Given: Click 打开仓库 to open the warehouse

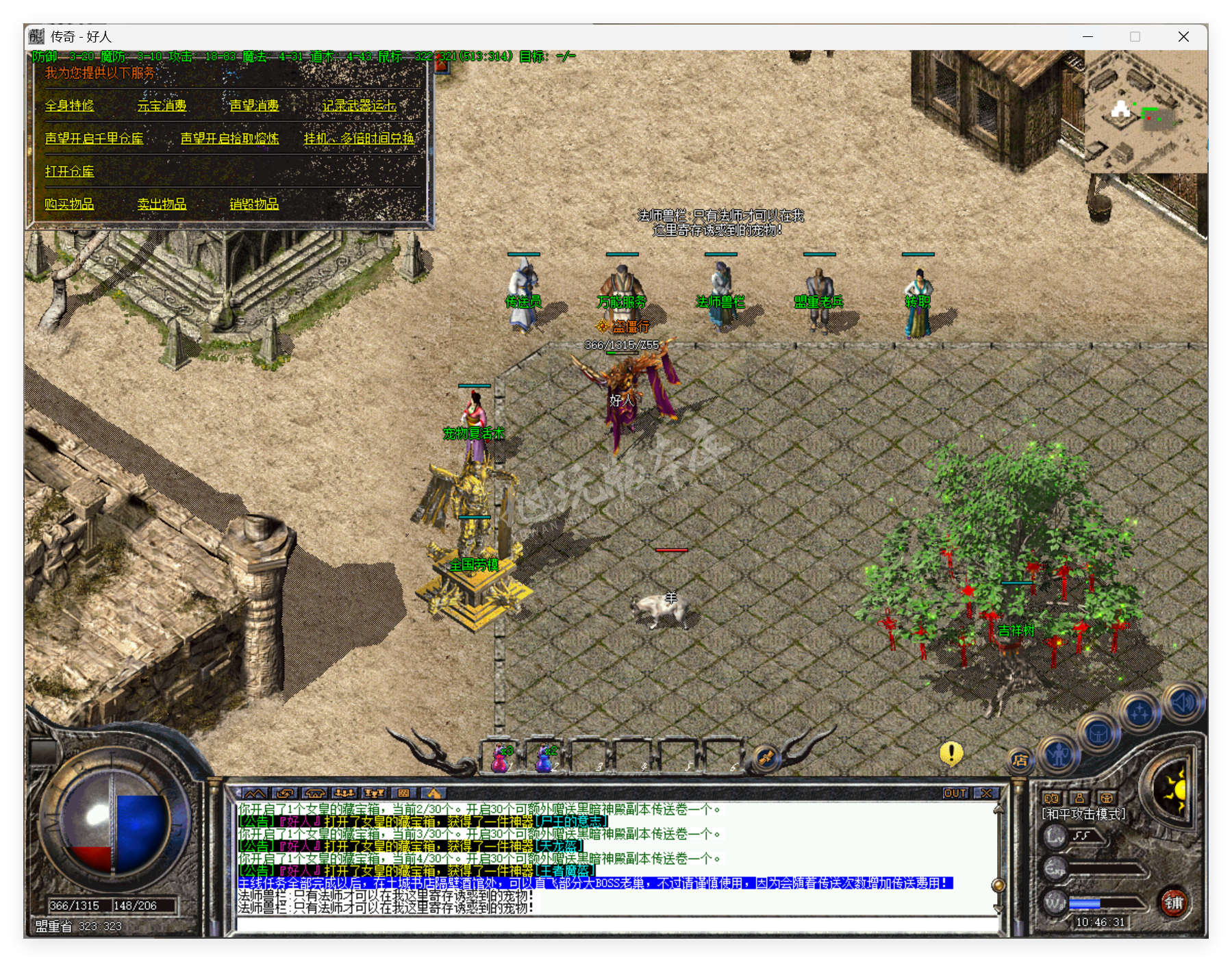Looking at the screenshot, I should click(x=69, y=171).
